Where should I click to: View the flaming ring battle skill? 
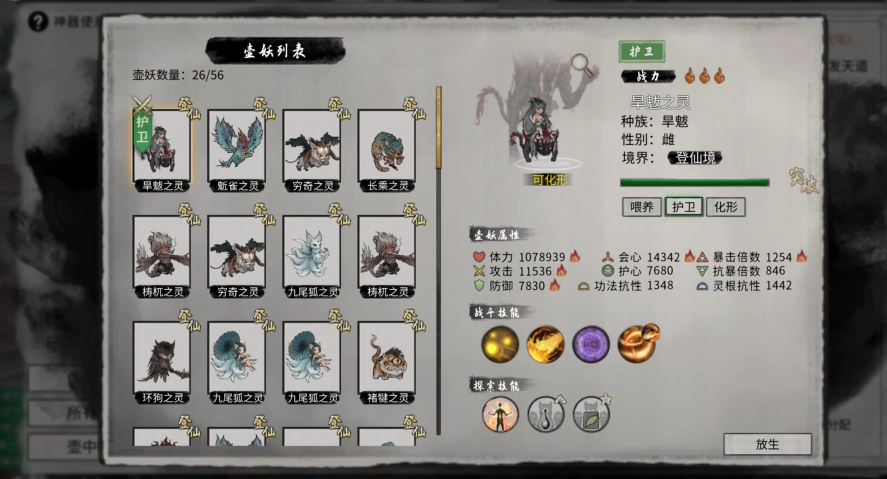pyautogui.click(x=637, y=345)
